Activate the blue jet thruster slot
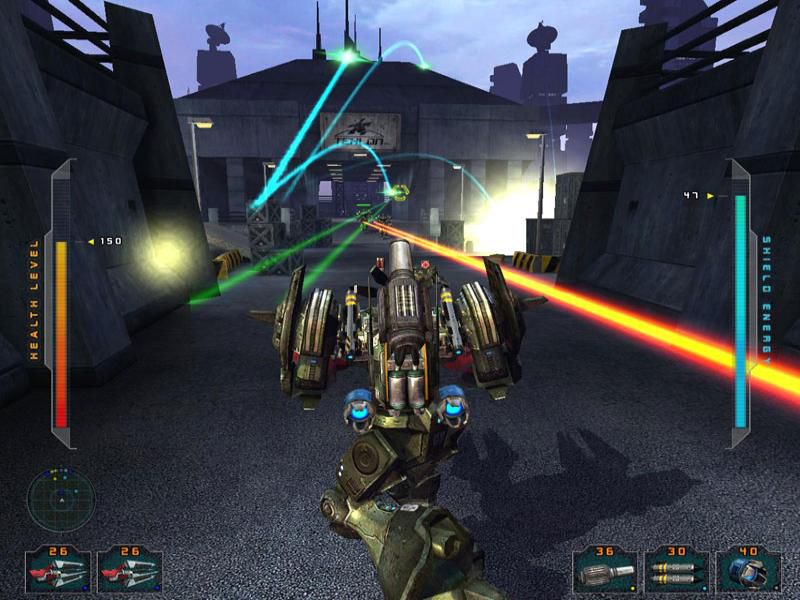The width and height of the screenshot is (800, 600). [749, 571]
